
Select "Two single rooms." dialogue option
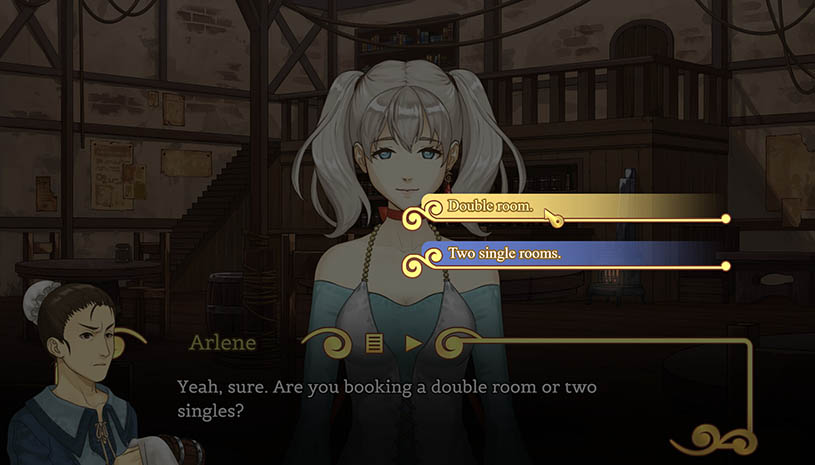point(504,254)
